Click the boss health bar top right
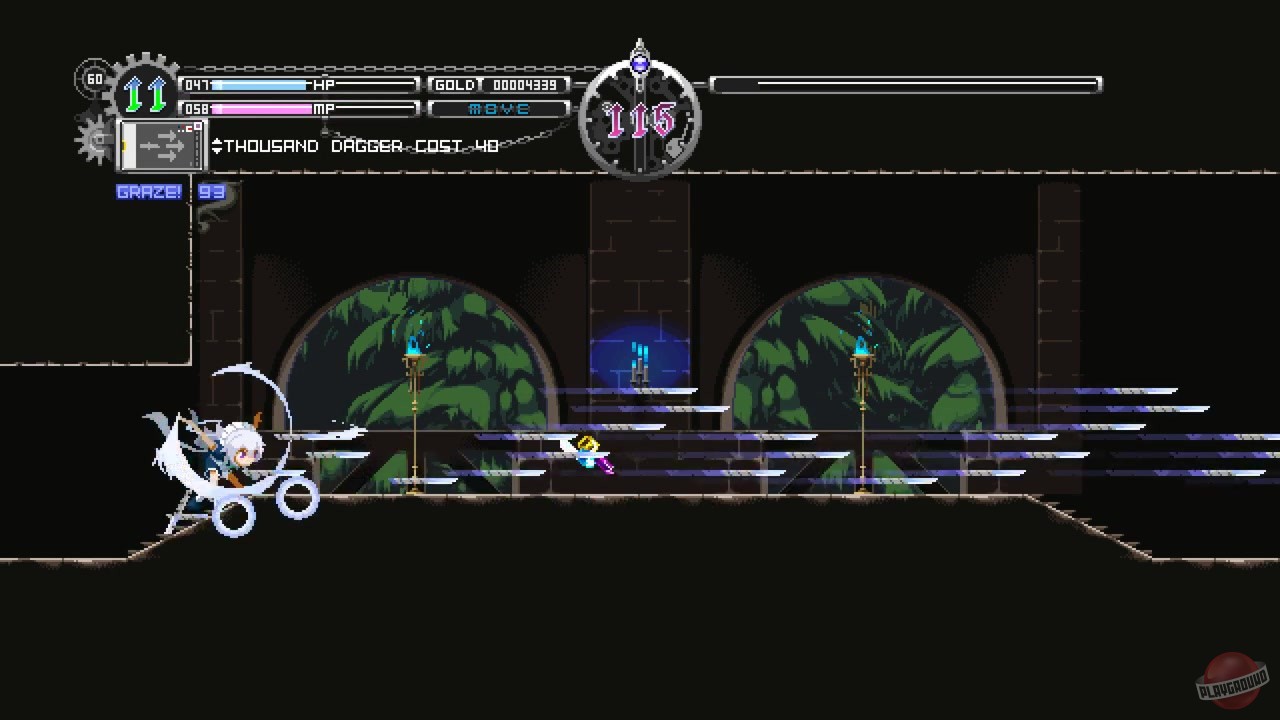1280x720 pixels. [x=910, y=85]
